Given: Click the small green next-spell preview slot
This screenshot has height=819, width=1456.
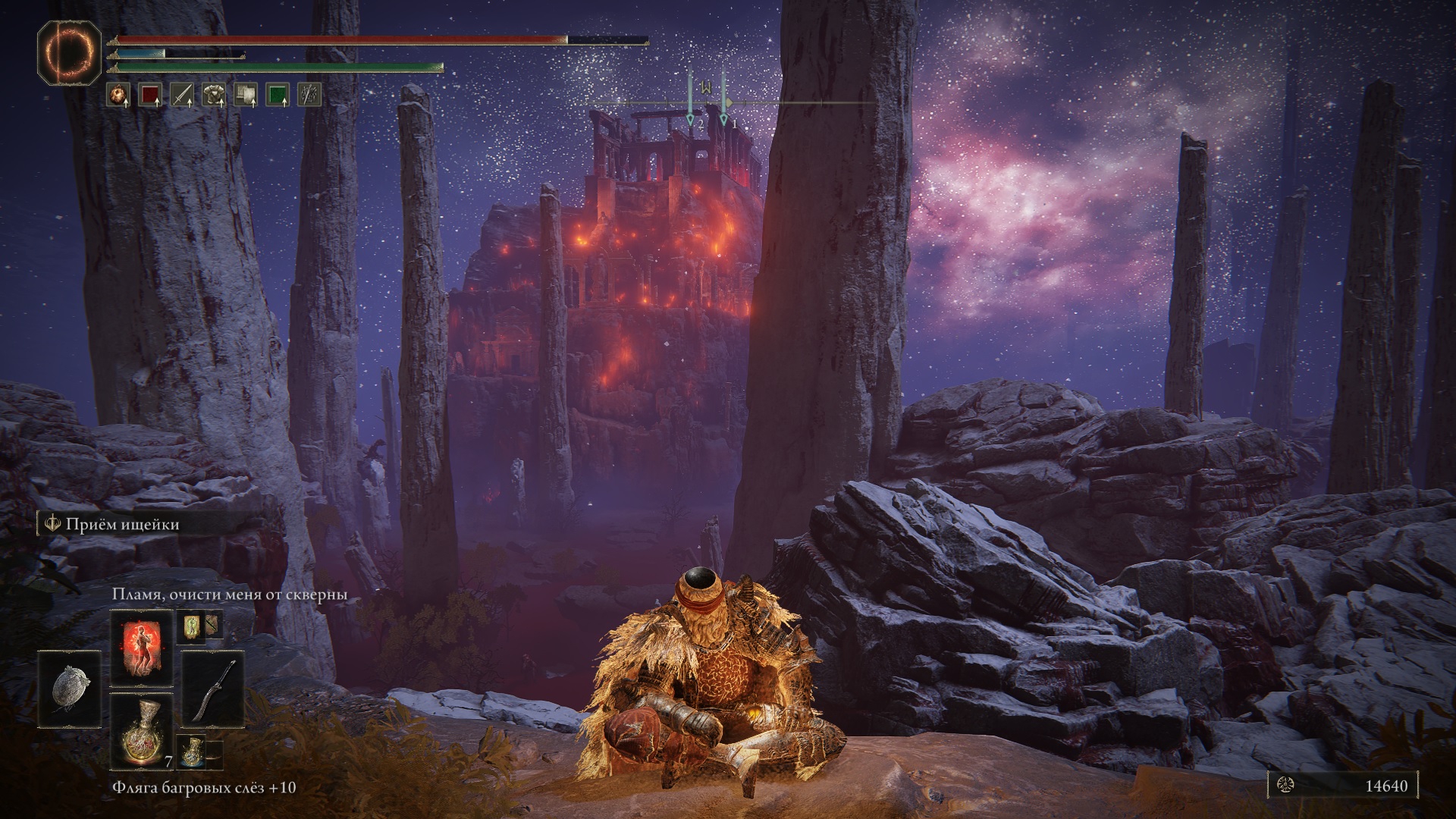Looking at the screenshot, I should click(x=190, y=625).
